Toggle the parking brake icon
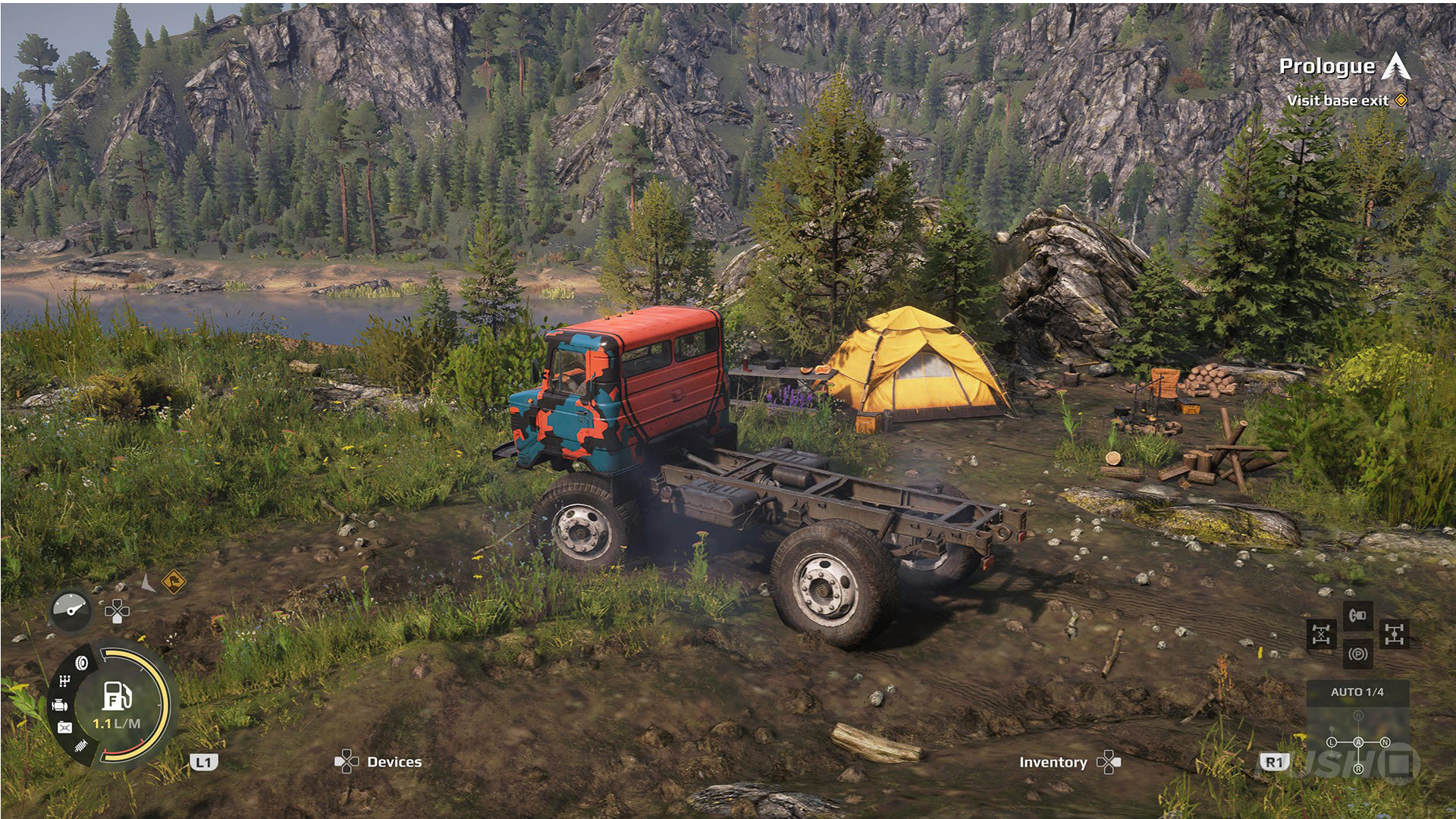 [x=1357, y=654]
